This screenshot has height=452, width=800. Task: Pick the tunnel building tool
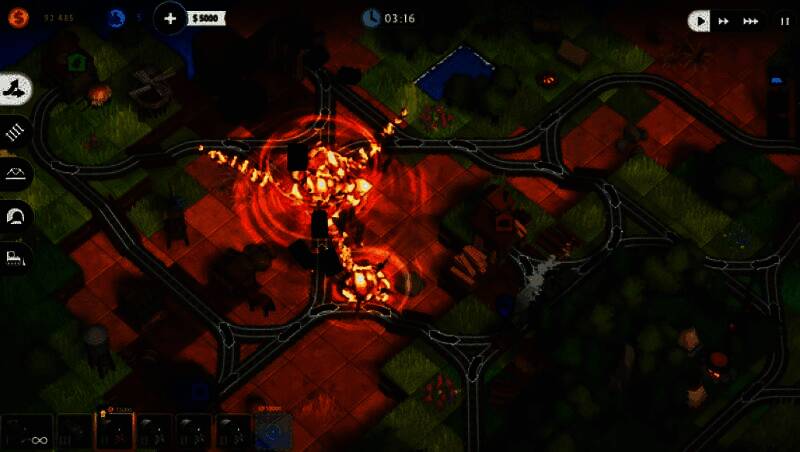click(16, 215)
